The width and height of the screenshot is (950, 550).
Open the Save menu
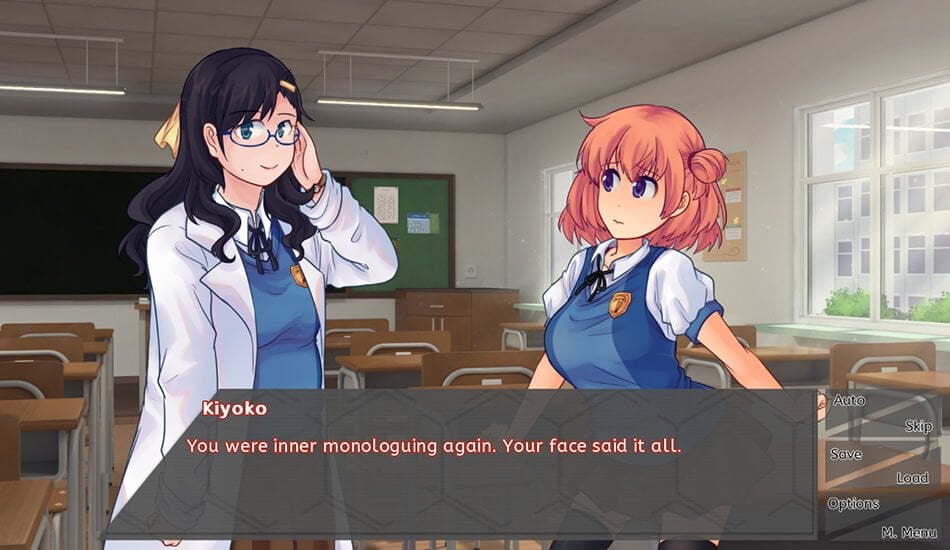tap(846, 454)
